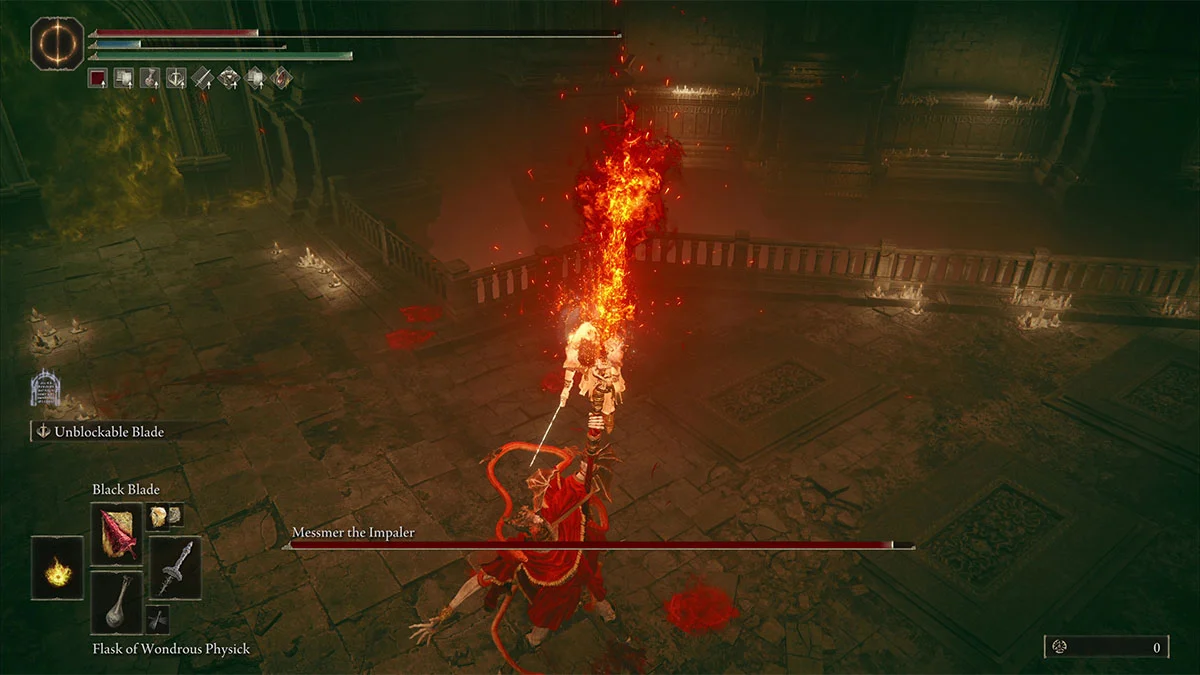Select the Black Blade incantation slot
Viewport: 1200px width, 675px height.
click(117, 535)
